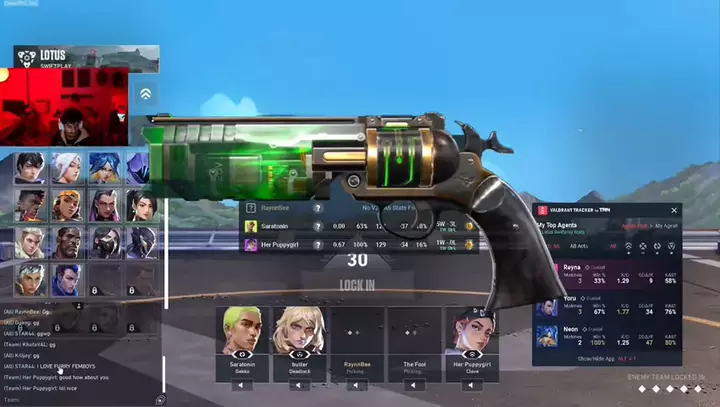The image size is (720, 407).
Task: Select the Neon row in tracker
Action: click(x=607, y=337)
